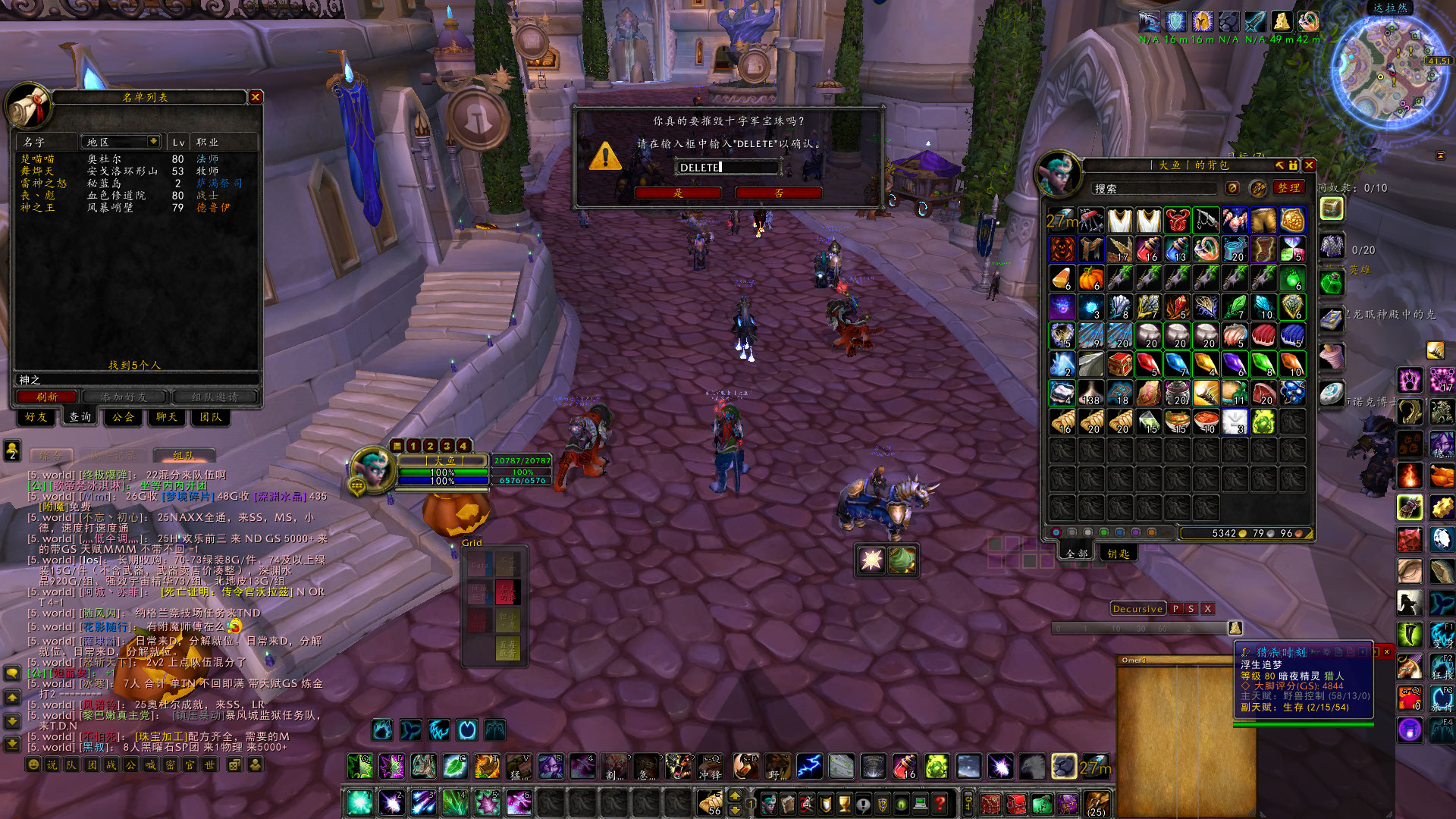The width and height of the screenshot is (1456, 819).
Task: Toggle Decursive's S button
Action: point(1191,609)
